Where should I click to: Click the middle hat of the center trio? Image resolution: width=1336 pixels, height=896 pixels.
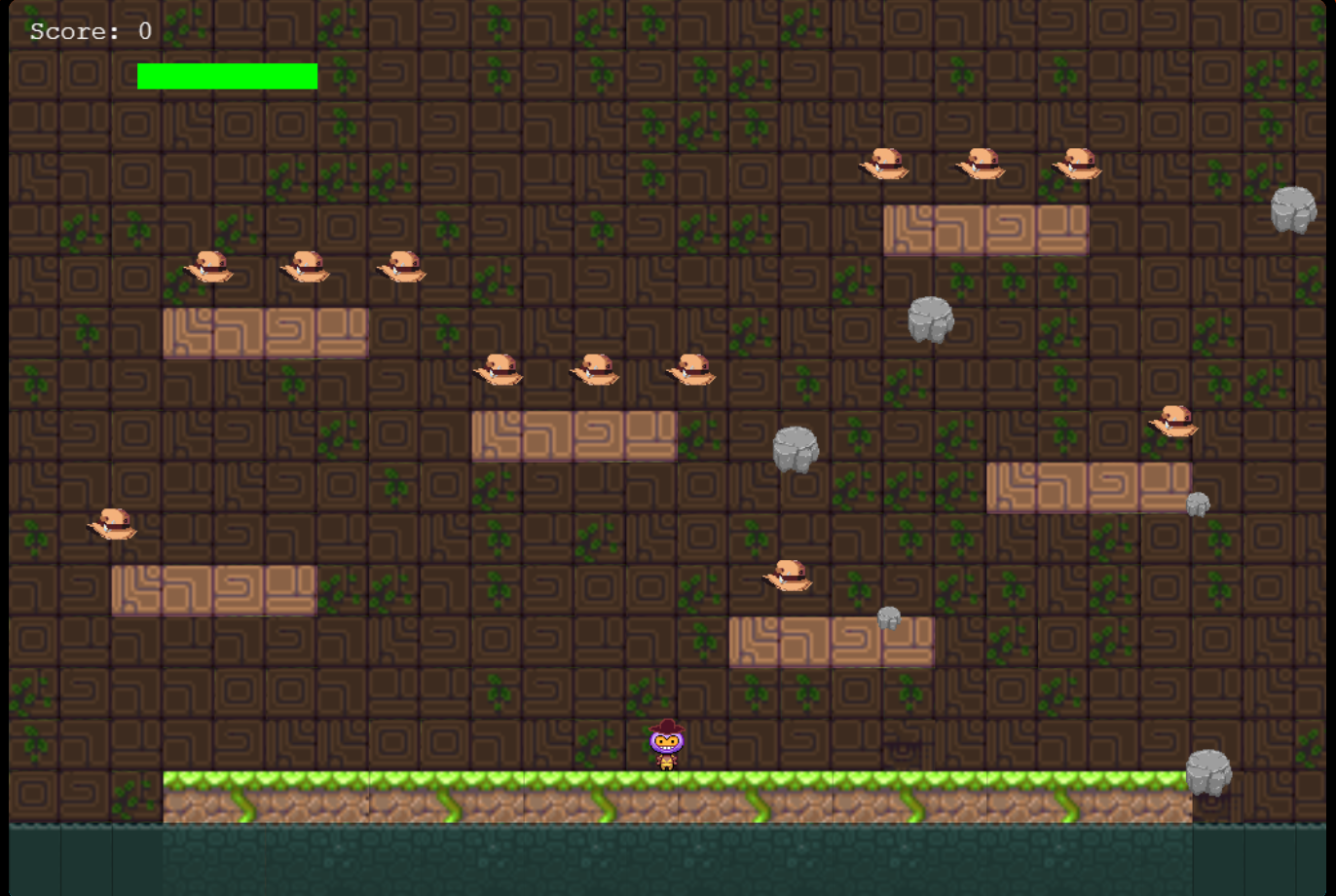[596, 370]
